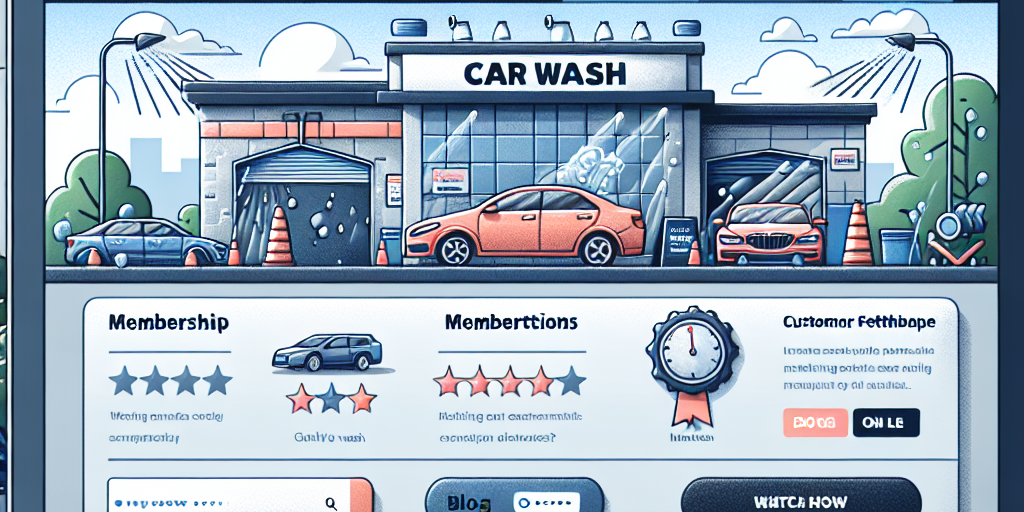The width and height of the screenshot is (1024, 512).
Task: Click the blue star rating under Membership
Action: 170,380
